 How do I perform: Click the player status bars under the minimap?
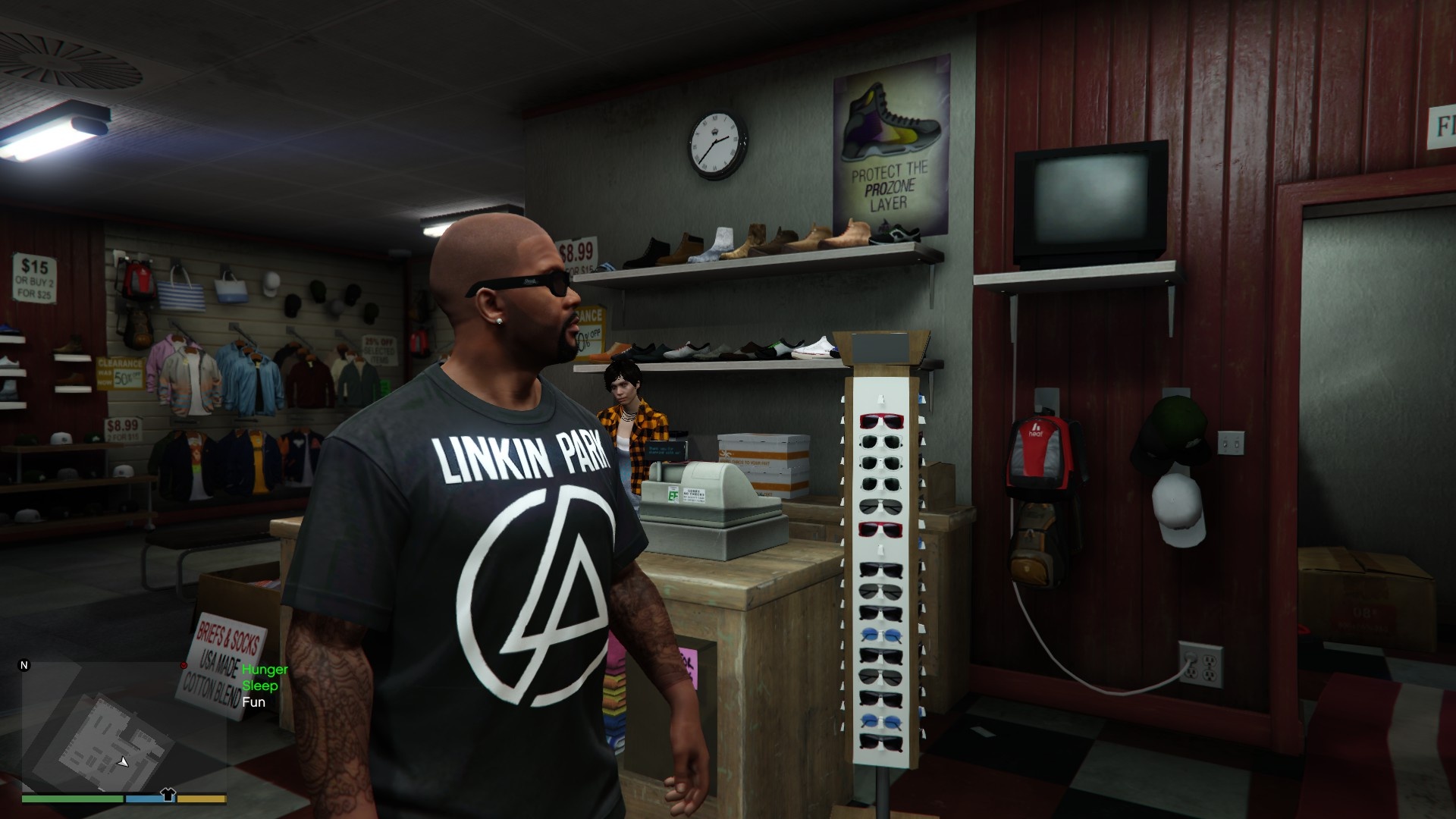[x=121, y=798]
